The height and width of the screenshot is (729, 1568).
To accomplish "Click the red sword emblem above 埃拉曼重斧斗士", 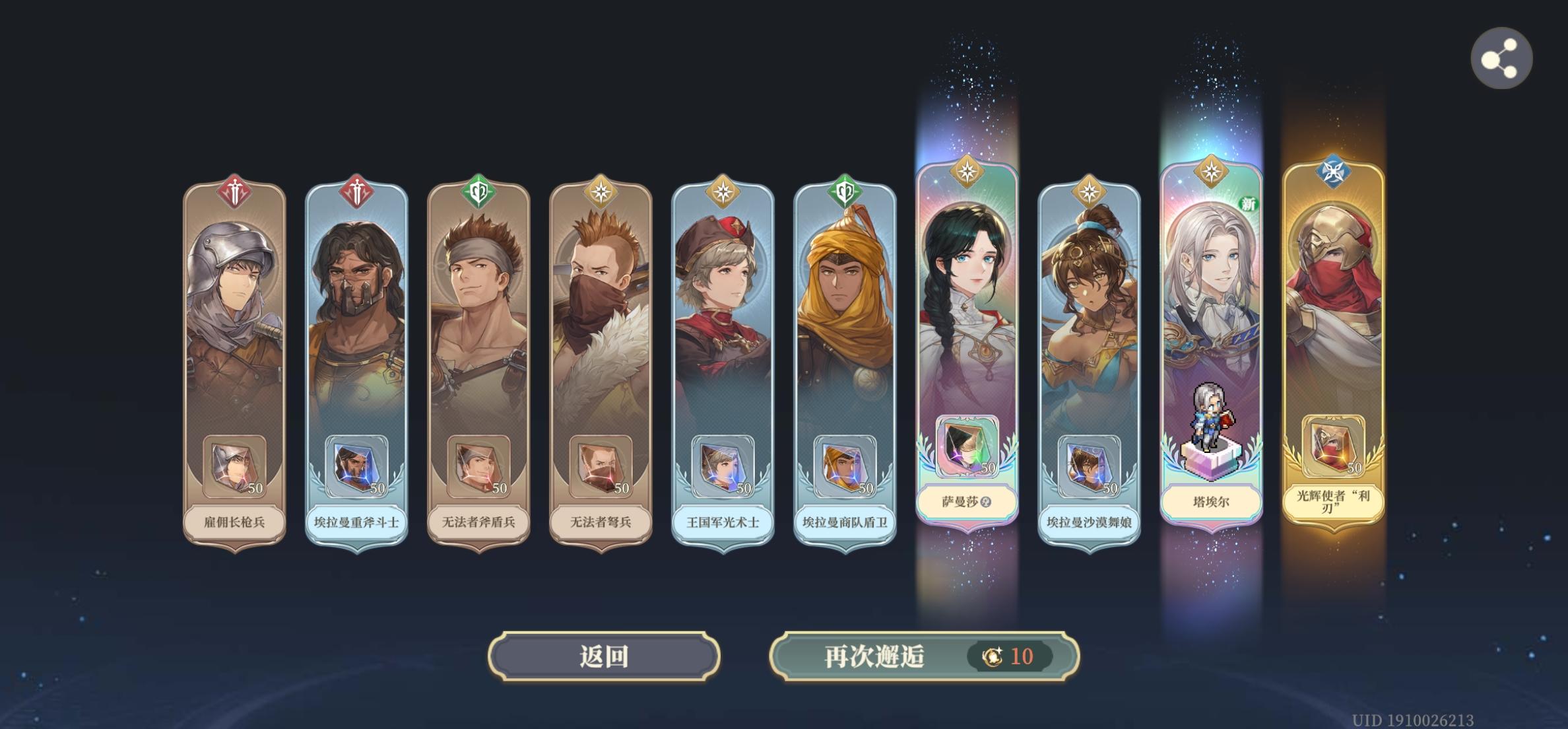I will pyautogui.click(x=356, y=191).
